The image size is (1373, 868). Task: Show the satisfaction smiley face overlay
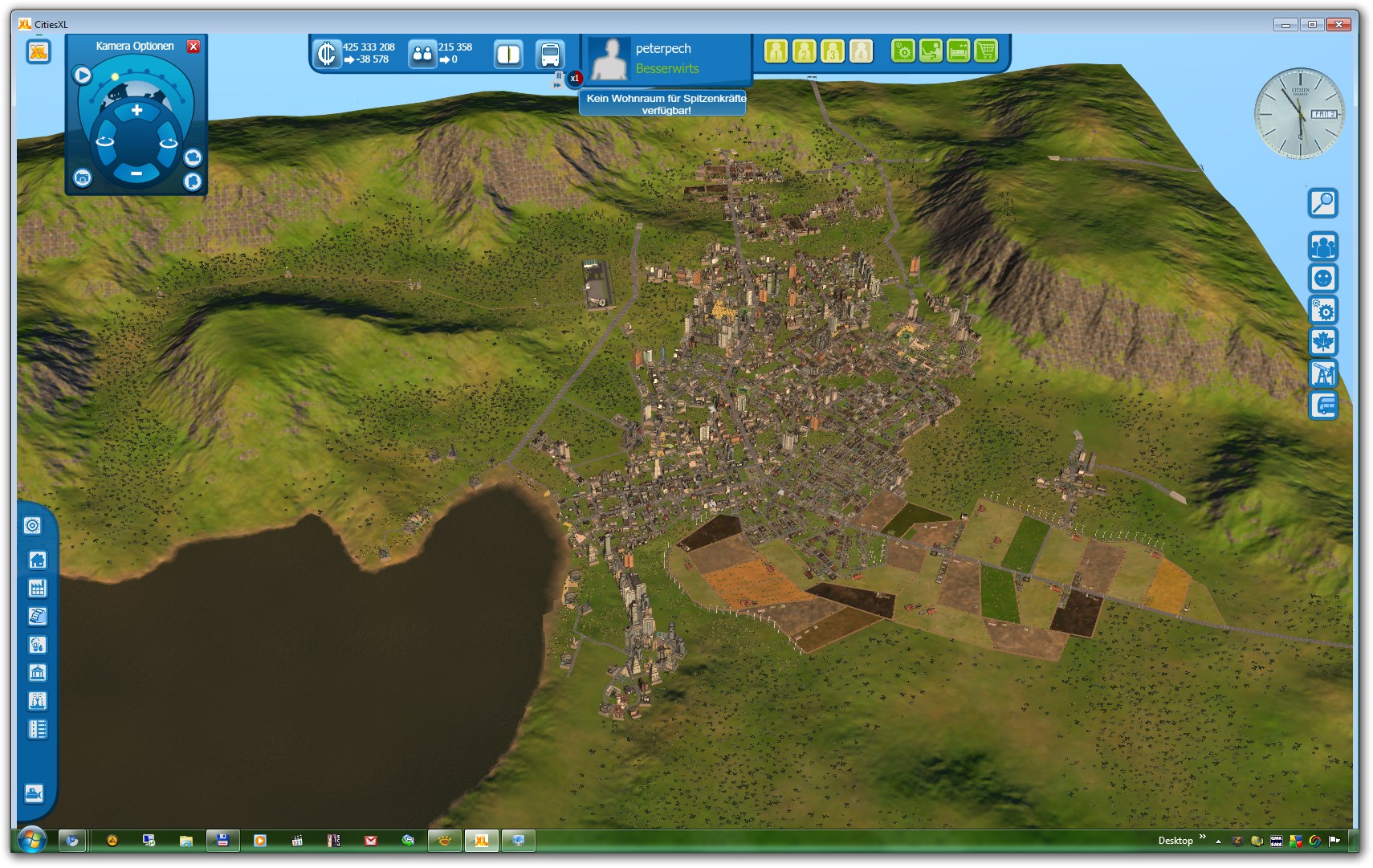tap(1322, 279)
